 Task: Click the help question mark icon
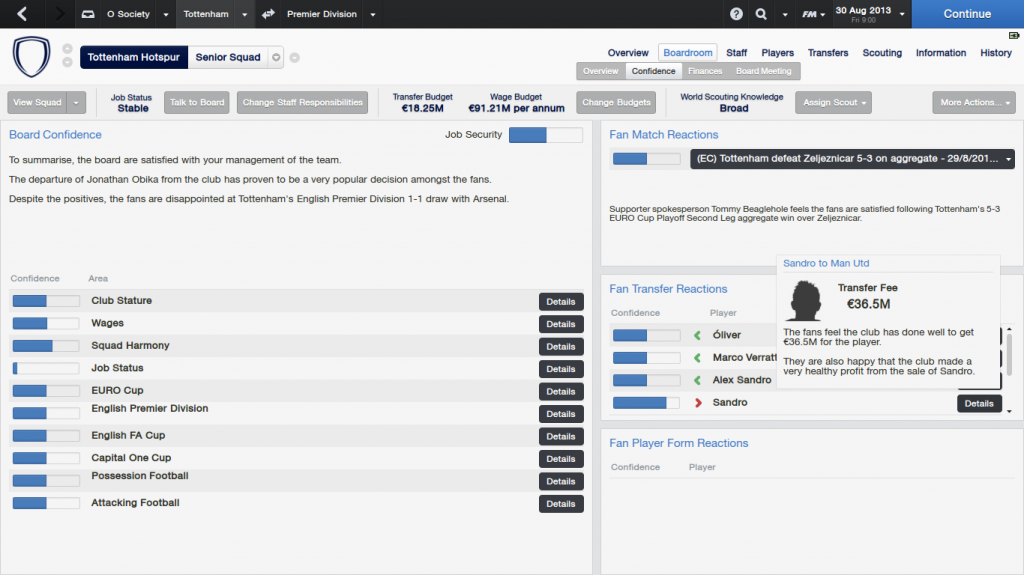tap(737, 14)
